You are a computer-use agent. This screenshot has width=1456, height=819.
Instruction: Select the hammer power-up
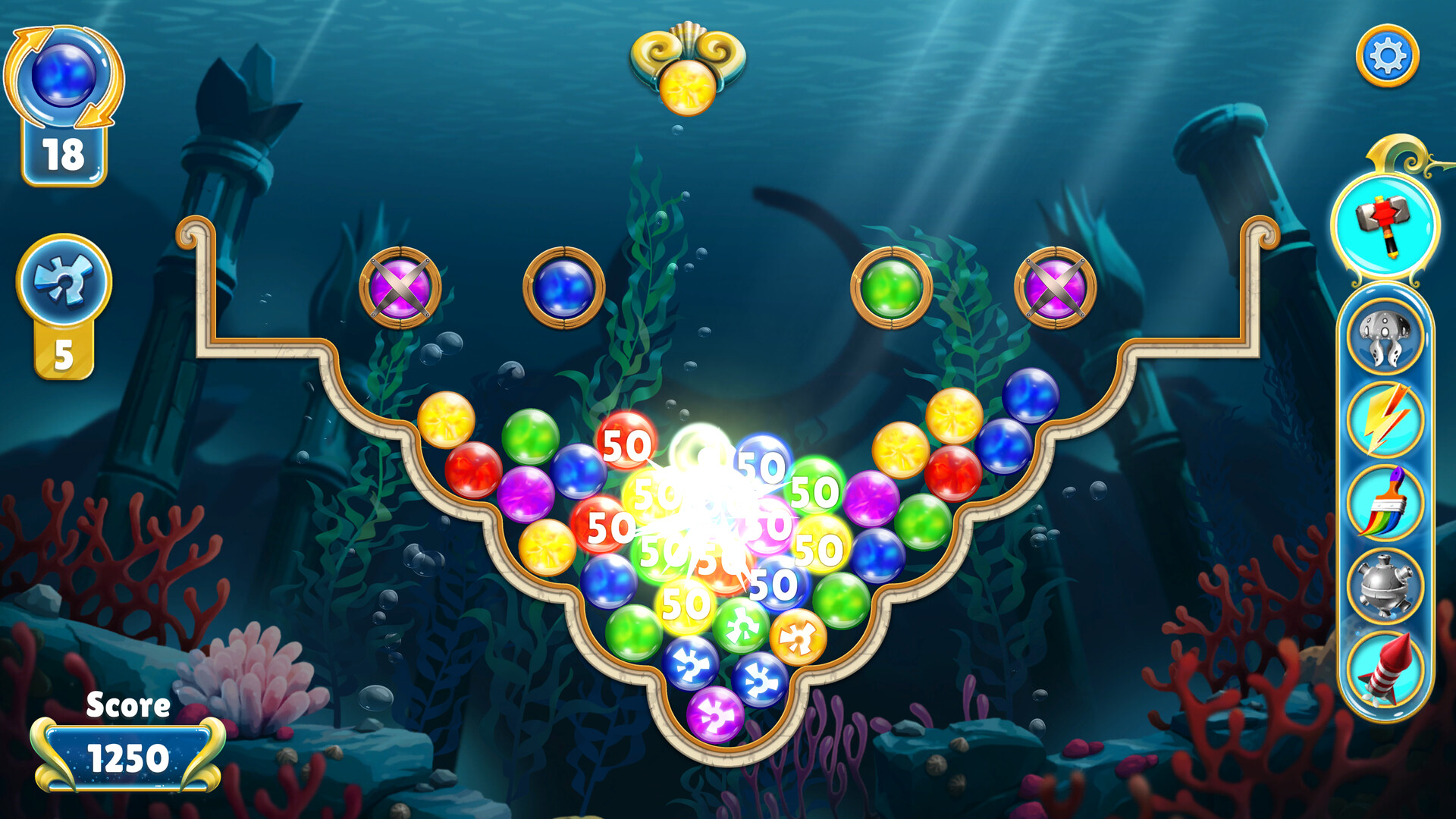(x=1386, y=229)
